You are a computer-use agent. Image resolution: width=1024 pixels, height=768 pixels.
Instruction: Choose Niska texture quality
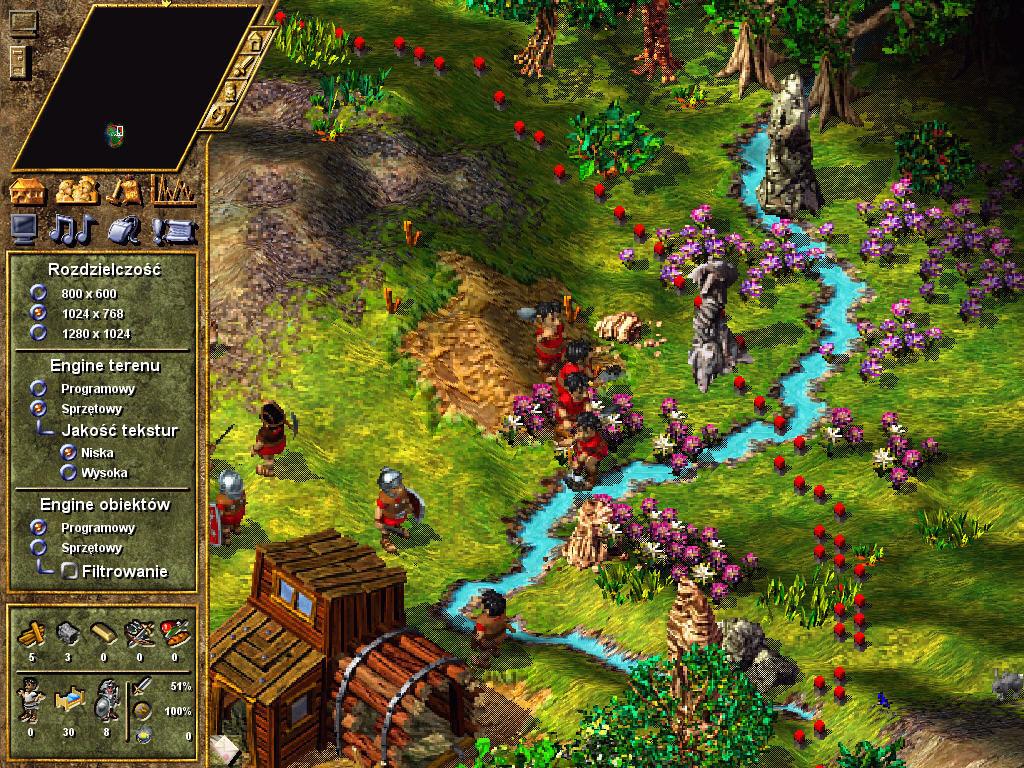click(x=69, y=452)
